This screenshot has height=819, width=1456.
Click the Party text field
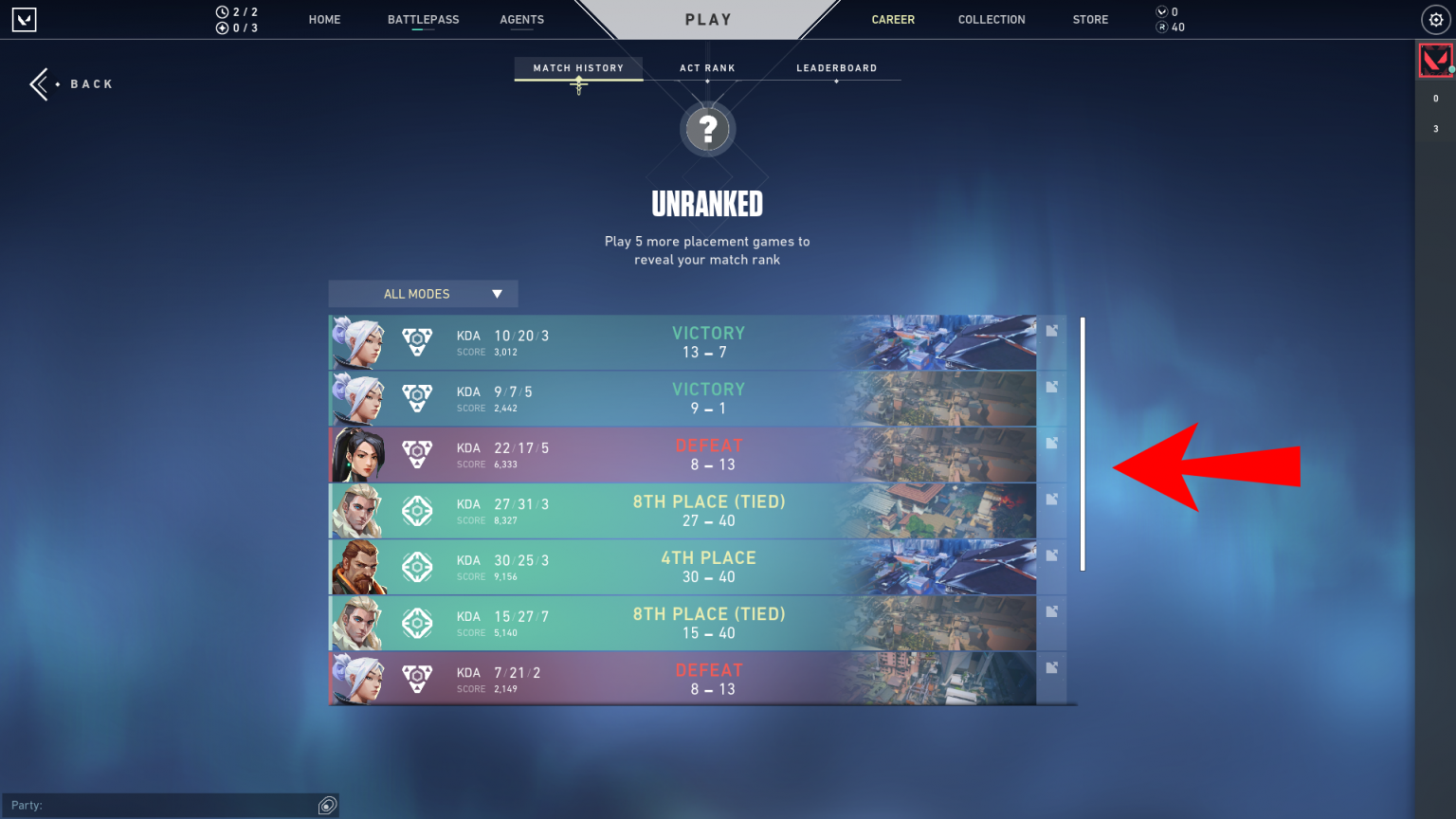pos(171,805)
